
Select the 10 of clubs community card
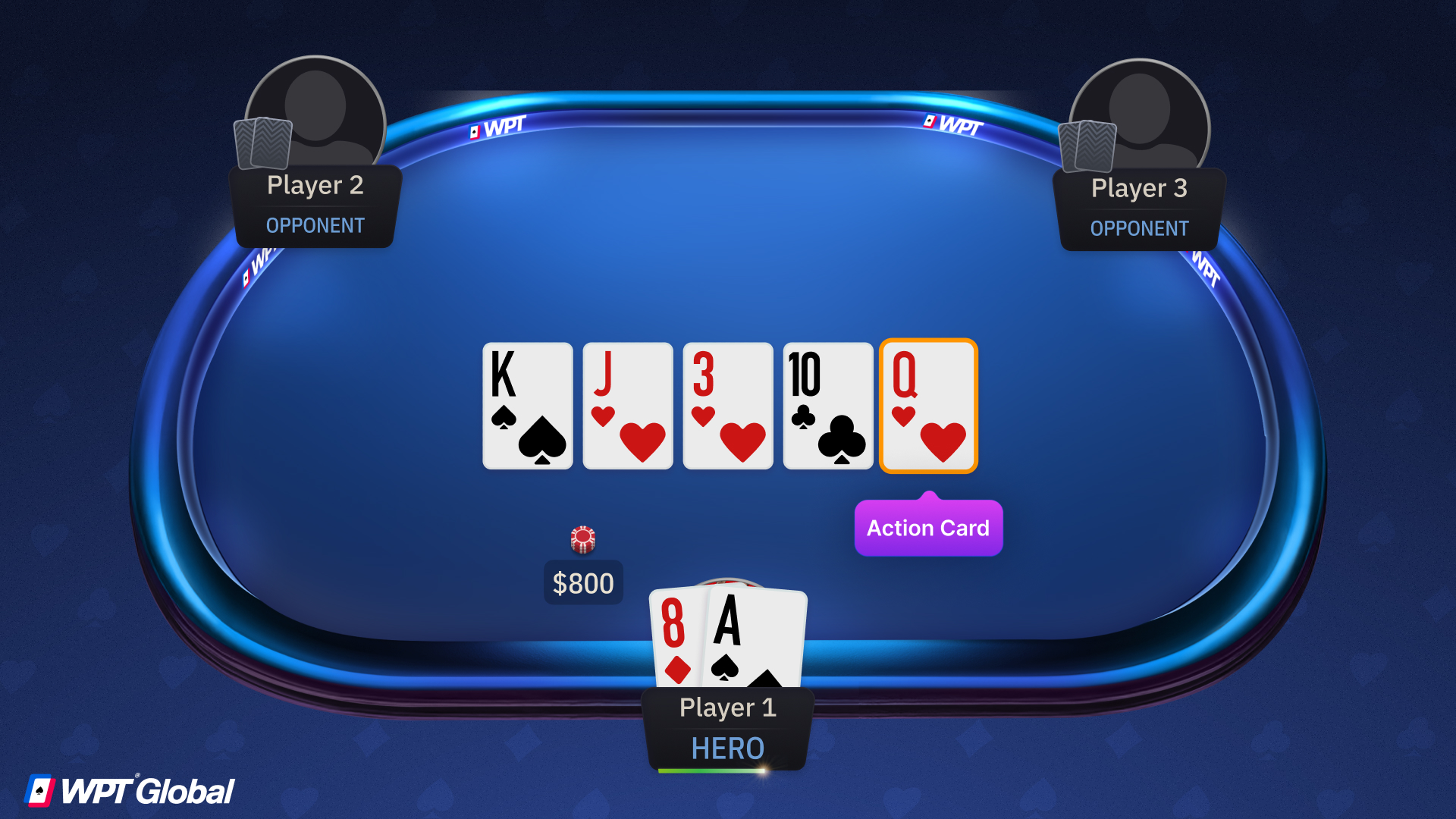pyautogui.click(x=827, y=406)
